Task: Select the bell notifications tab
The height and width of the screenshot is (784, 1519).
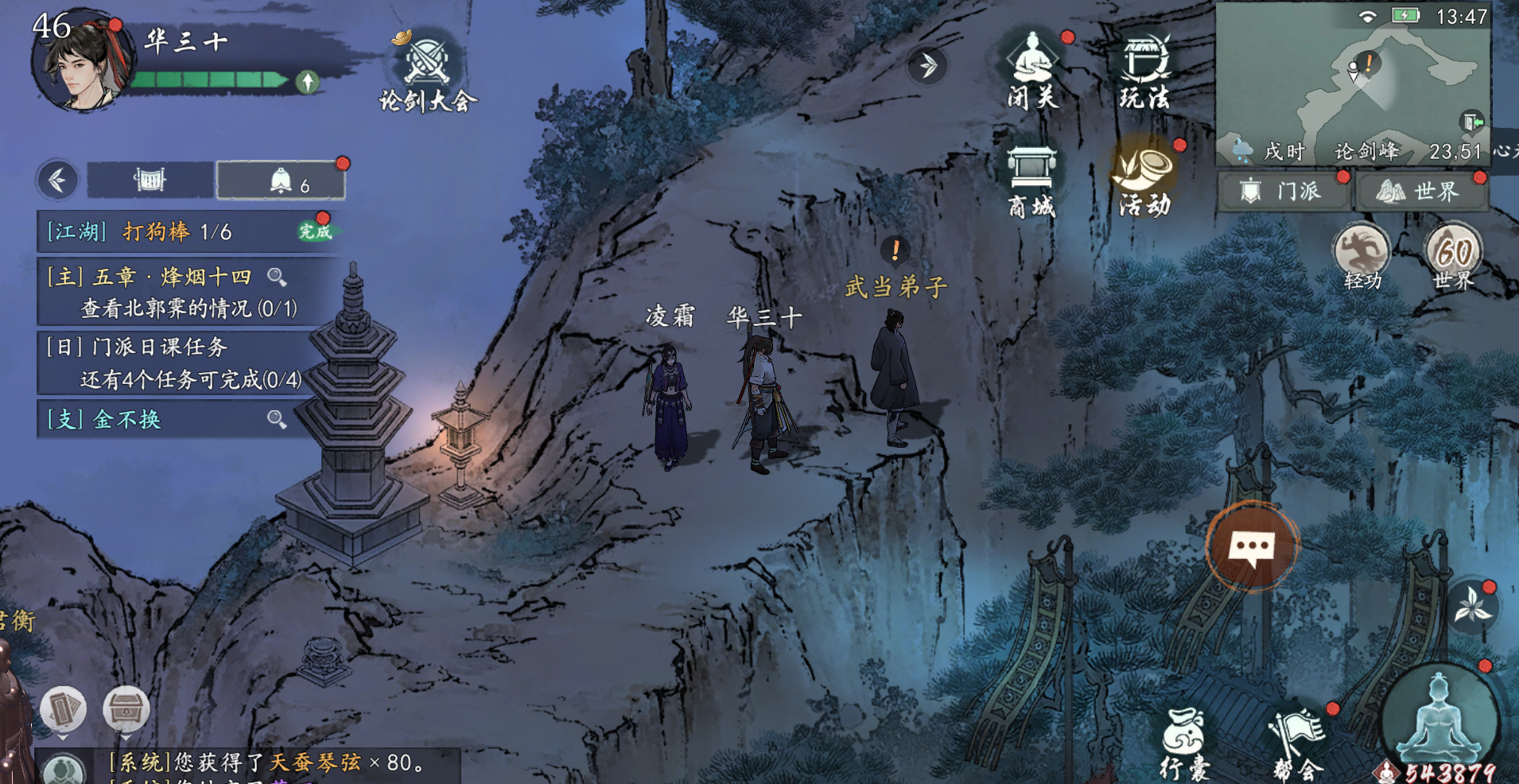Action: pyautogui.click(x=281, y=180)
